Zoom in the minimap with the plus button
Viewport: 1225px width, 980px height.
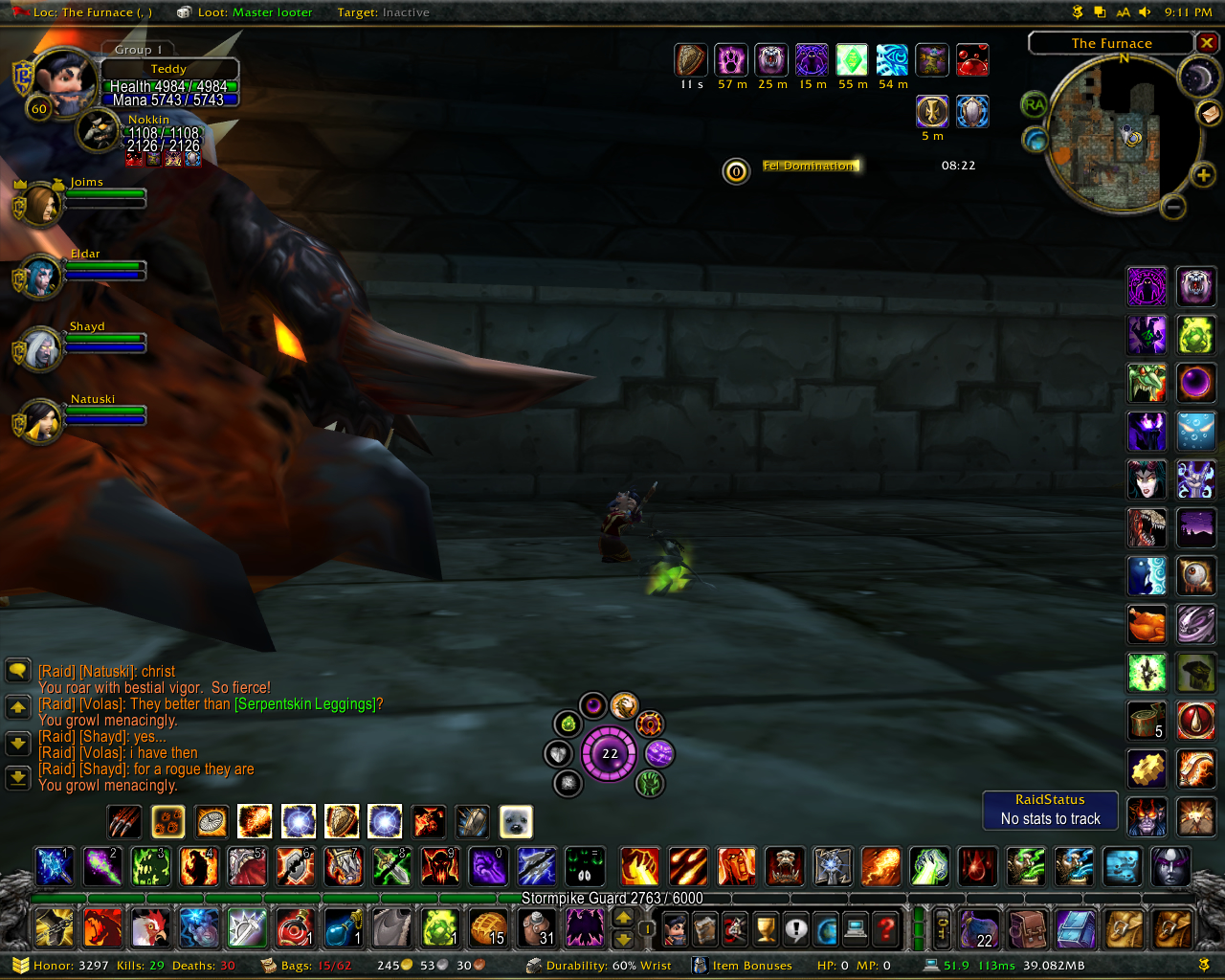[1203, 174]
